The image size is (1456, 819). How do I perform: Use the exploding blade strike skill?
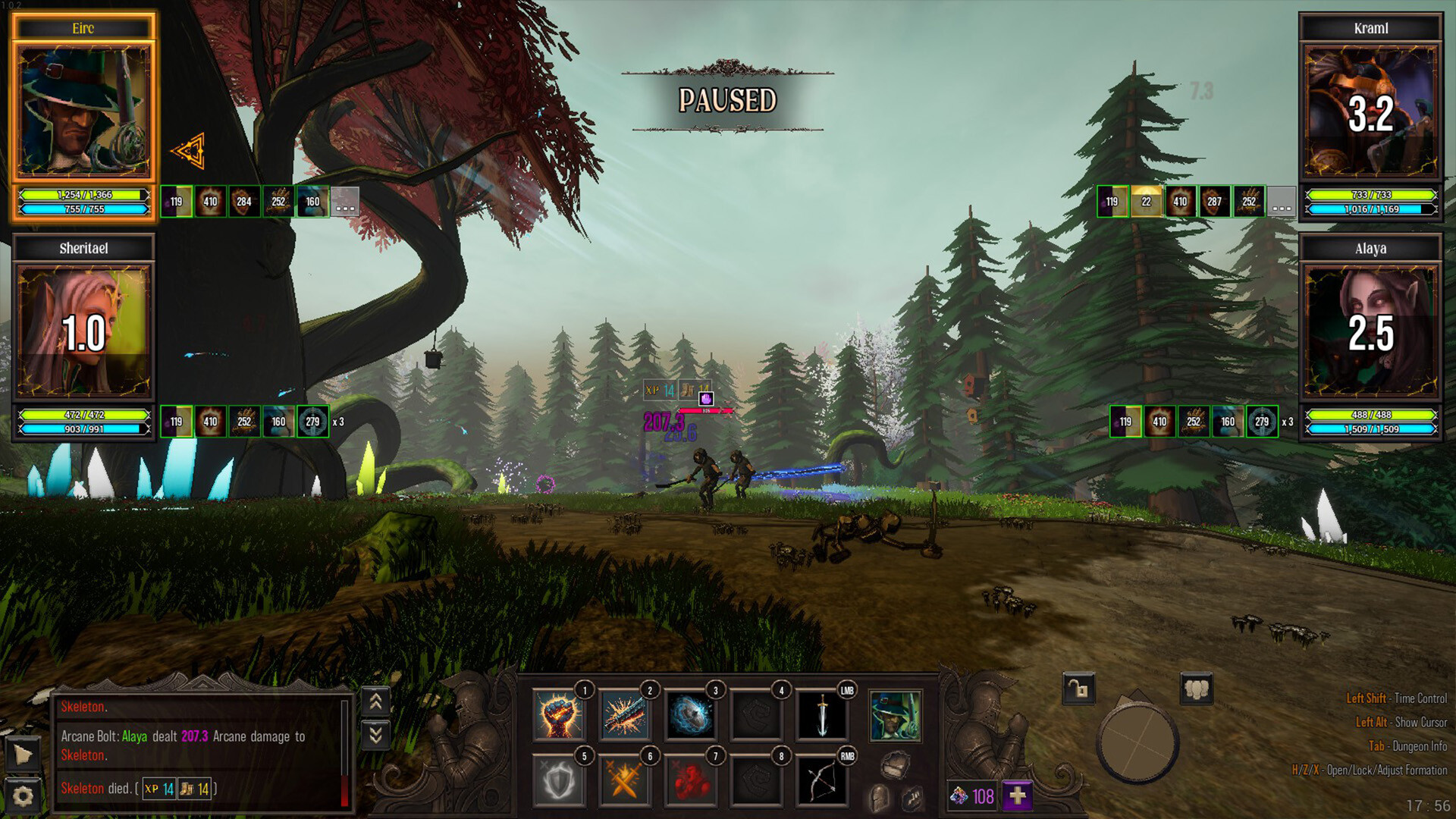click(x=625, y=716)
